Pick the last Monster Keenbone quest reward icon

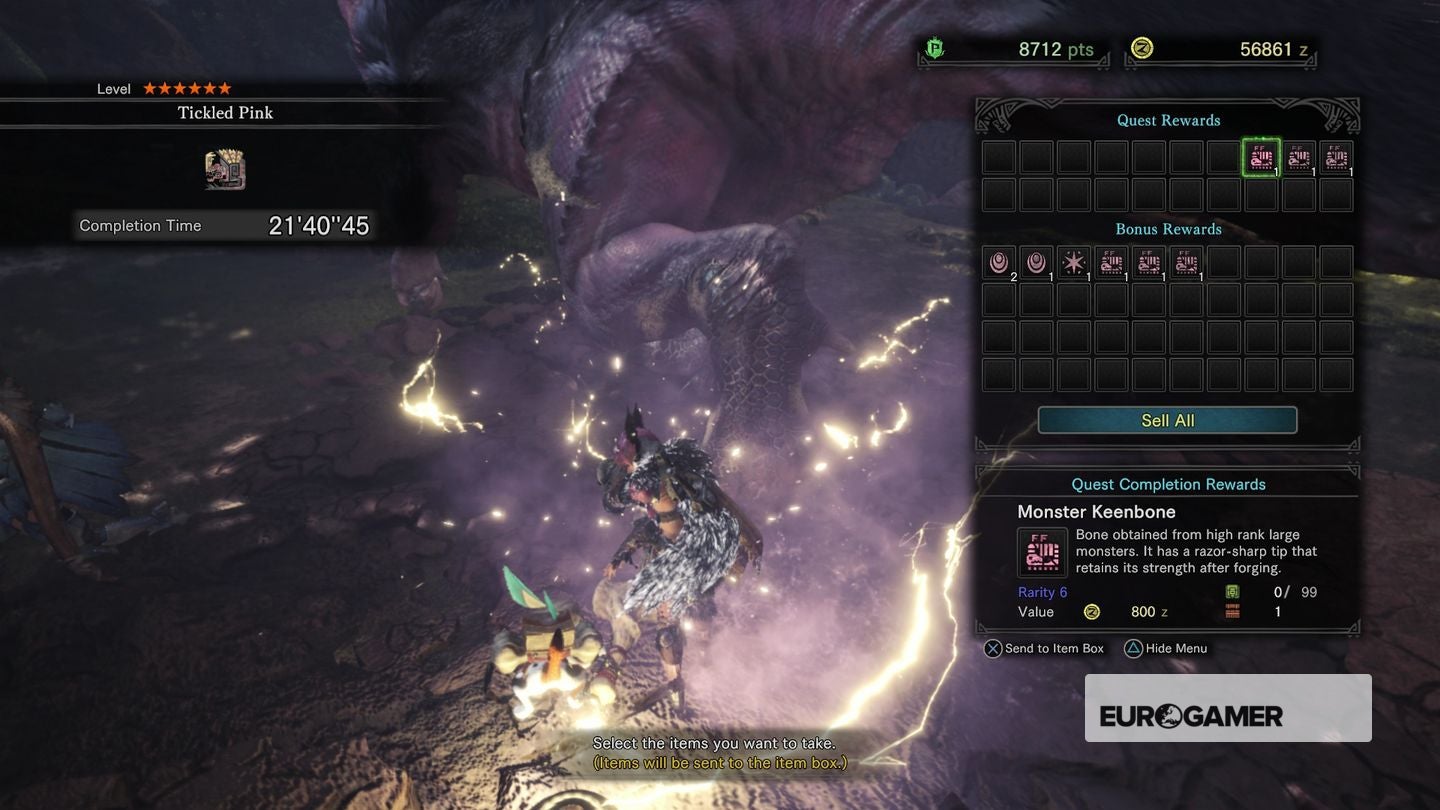pyautogui.click(x=1336, y=158)
